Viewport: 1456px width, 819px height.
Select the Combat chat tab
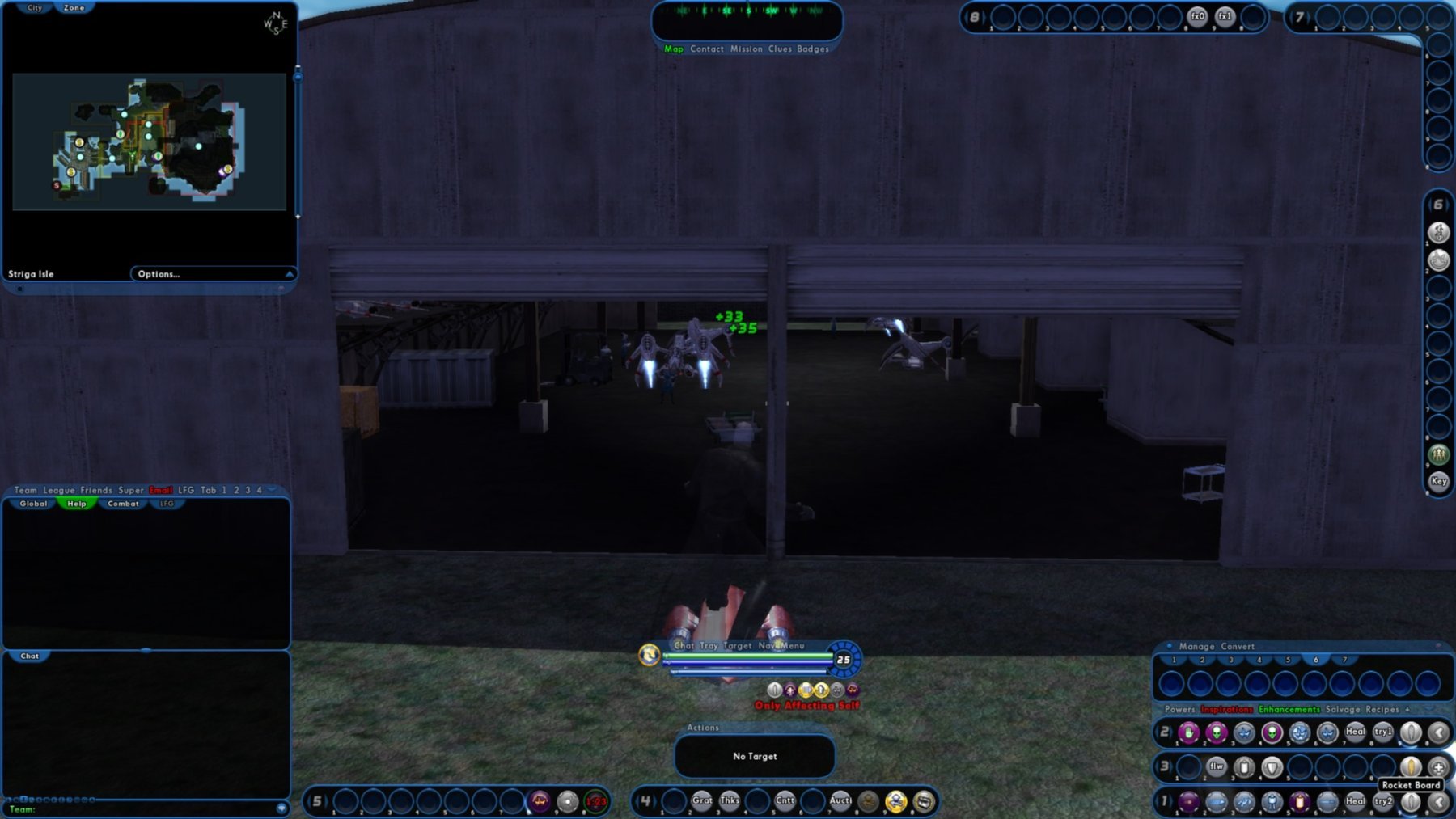click(123, 504)
